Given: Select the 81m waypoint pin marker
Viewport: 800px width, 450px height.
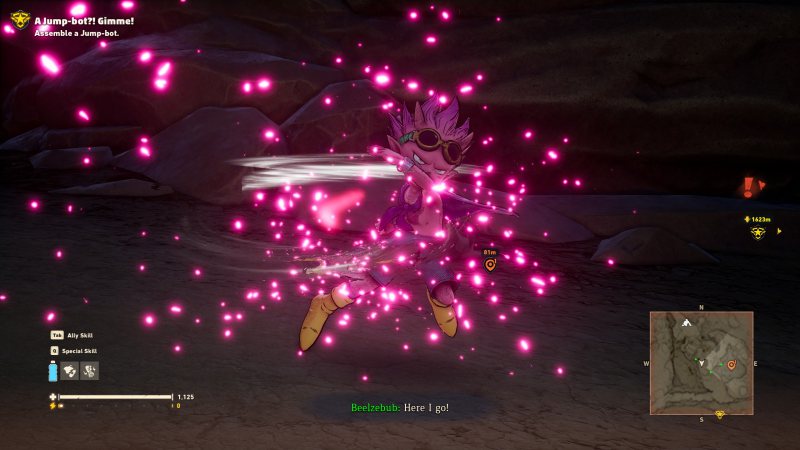Looking at the screenshot, I should tap(490, 264).
